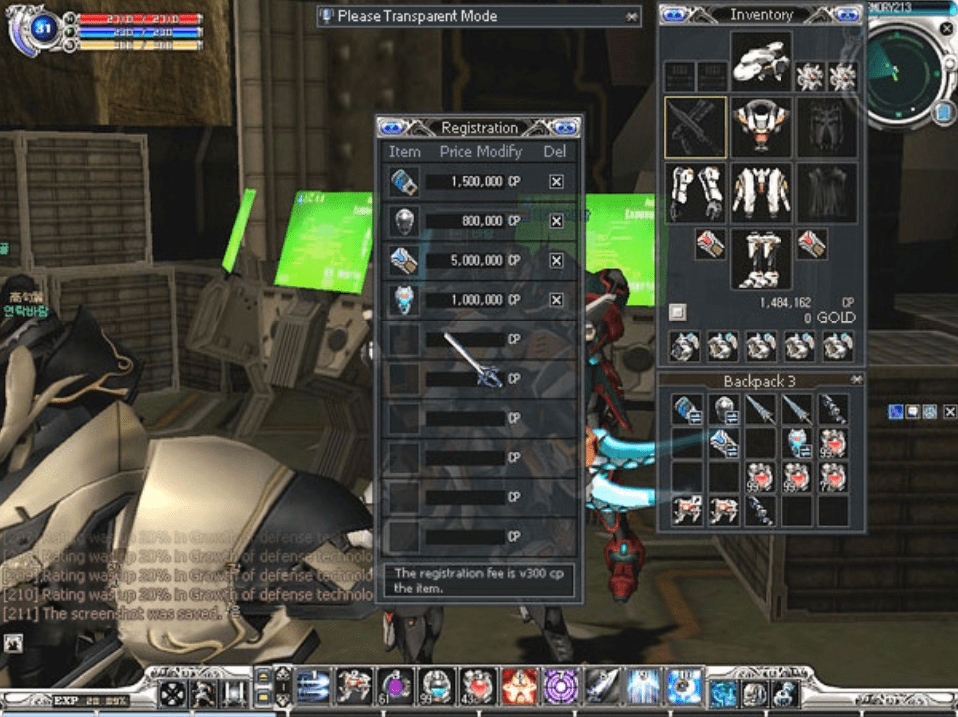Close the Backpack 3 window
The width and height of the screenshot is (958, 717).
pos(856,381)
